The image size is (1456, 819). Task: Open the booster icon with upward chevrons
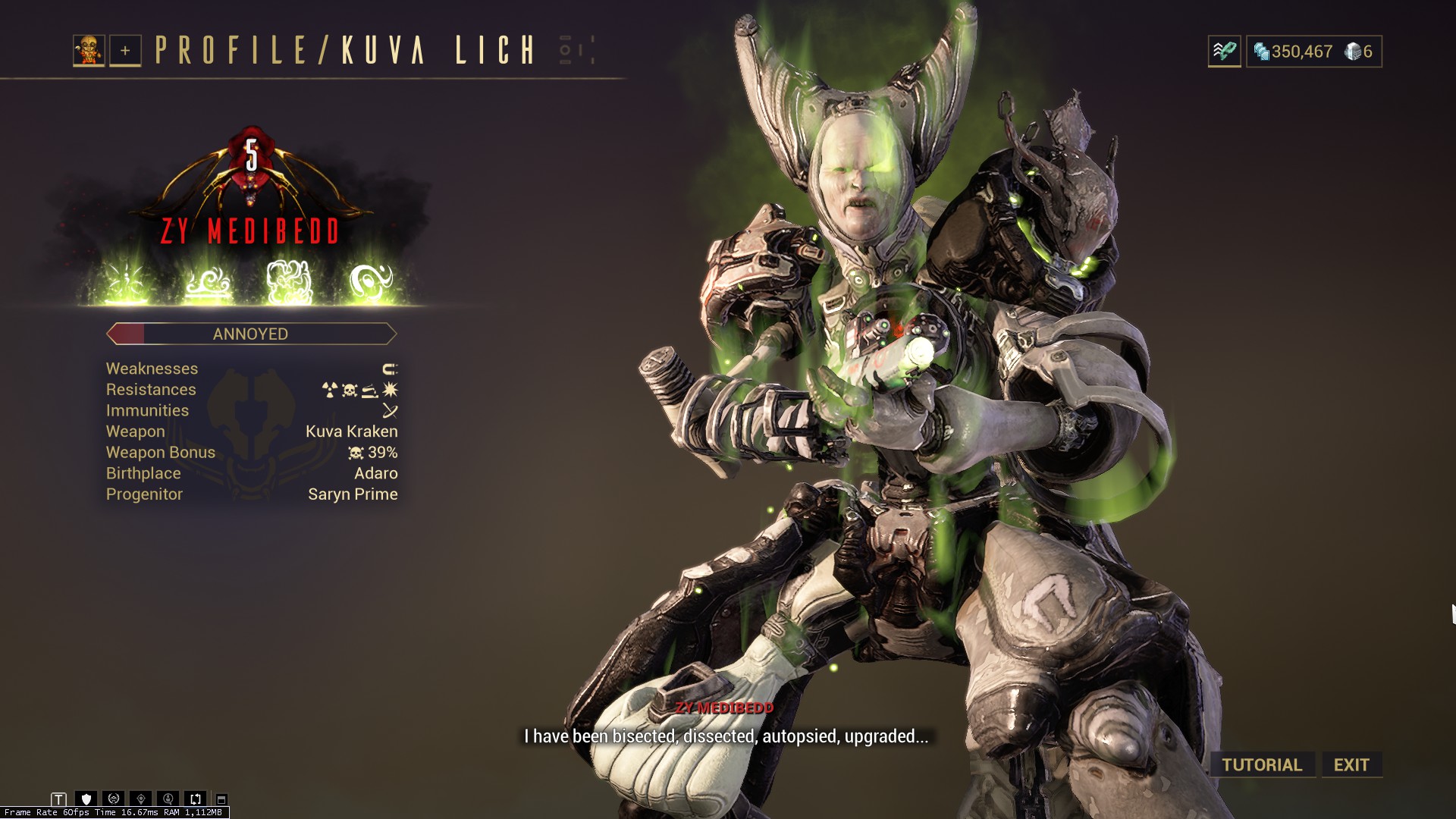tap(1224, 52)
